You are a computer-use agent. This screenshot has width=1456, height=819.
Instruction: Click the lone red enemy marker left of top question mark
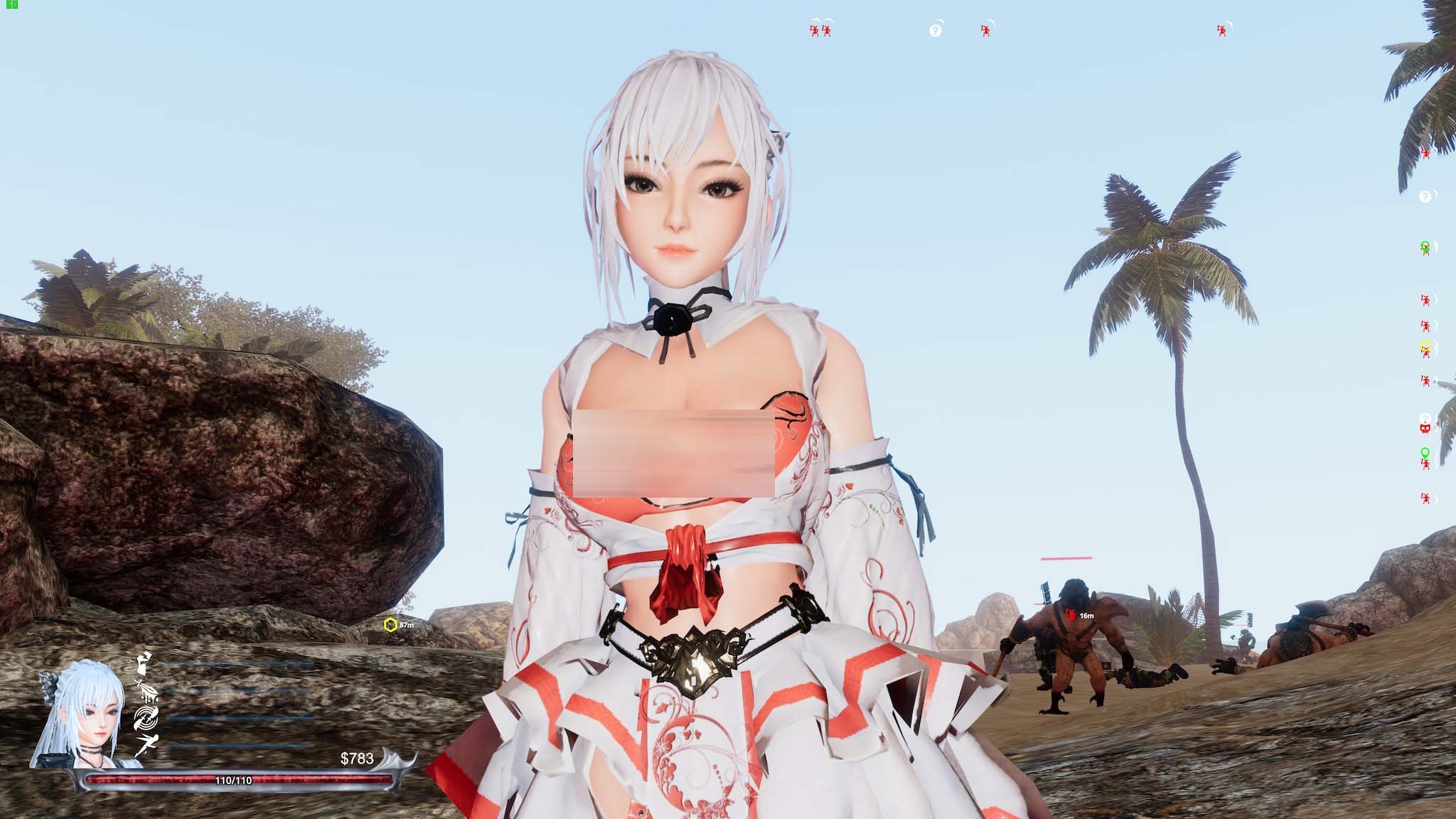[x=985, y=31]
